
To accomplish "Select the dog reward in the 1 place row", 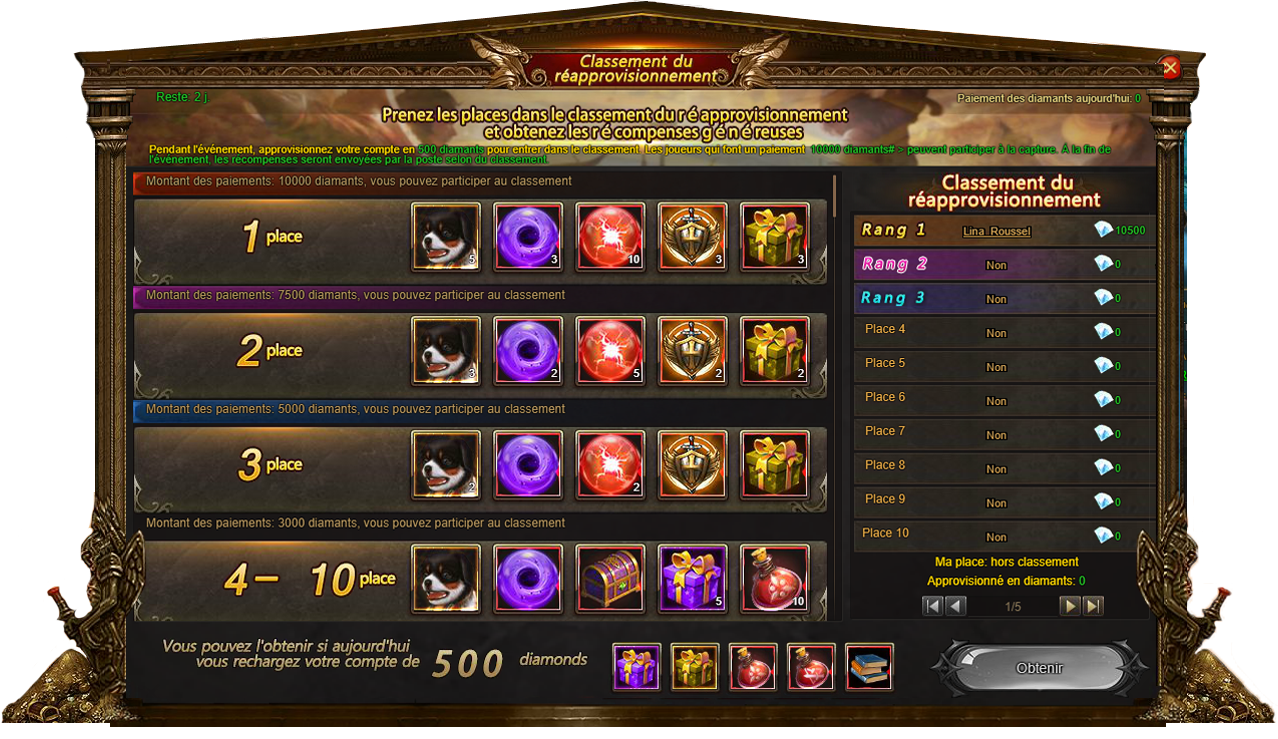I will (446, 237).
